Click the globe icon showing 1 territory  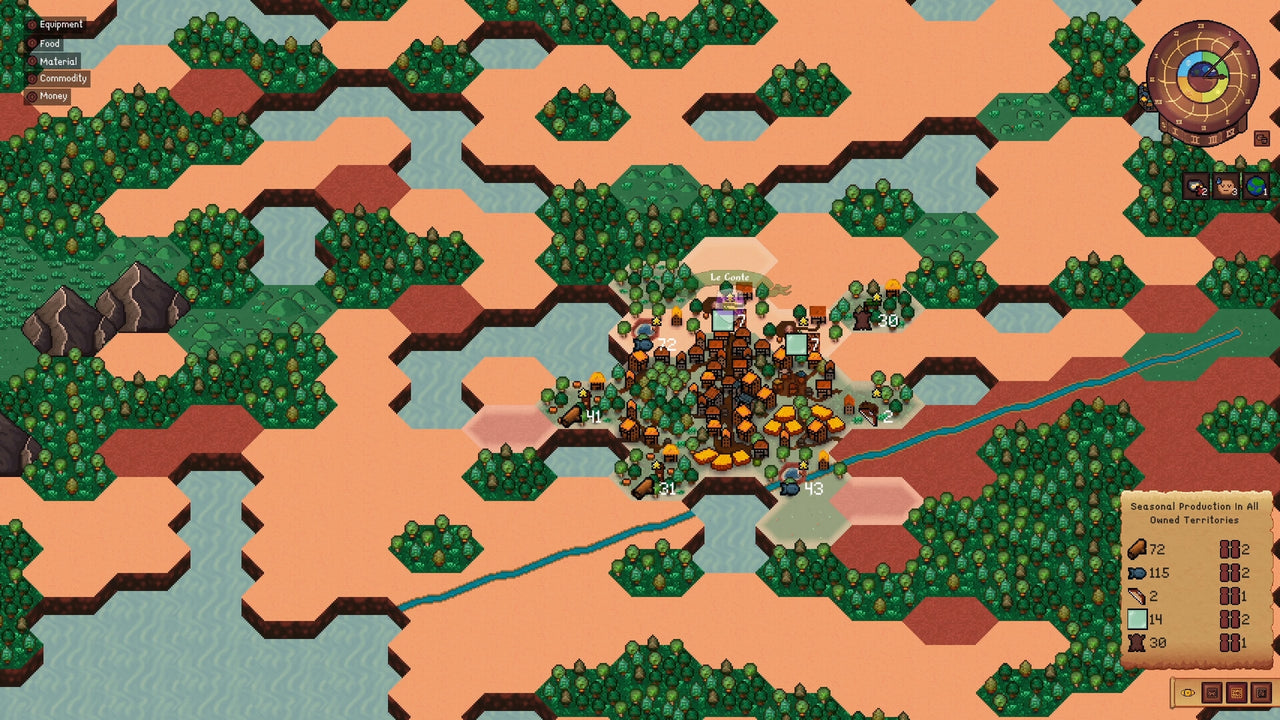[1257, 186]
